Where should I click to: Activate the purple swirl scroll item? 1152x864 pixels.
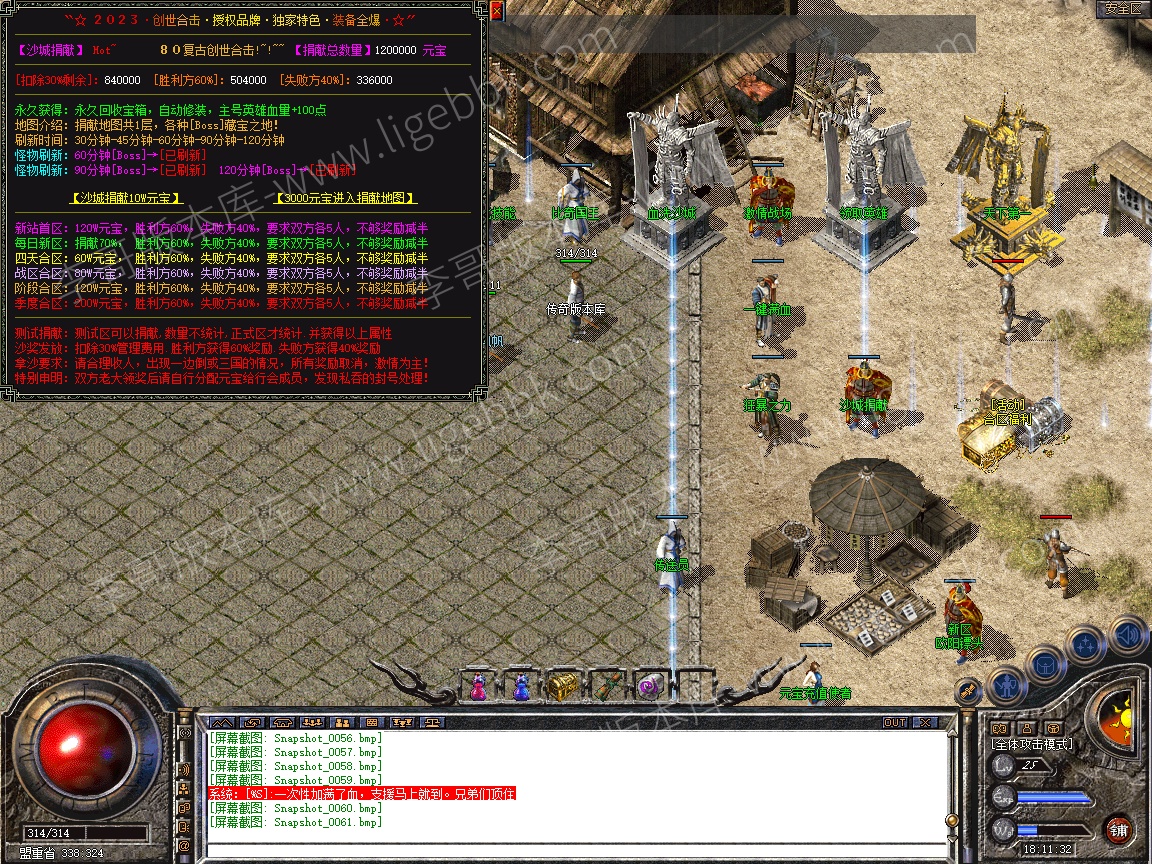[648, 687]
